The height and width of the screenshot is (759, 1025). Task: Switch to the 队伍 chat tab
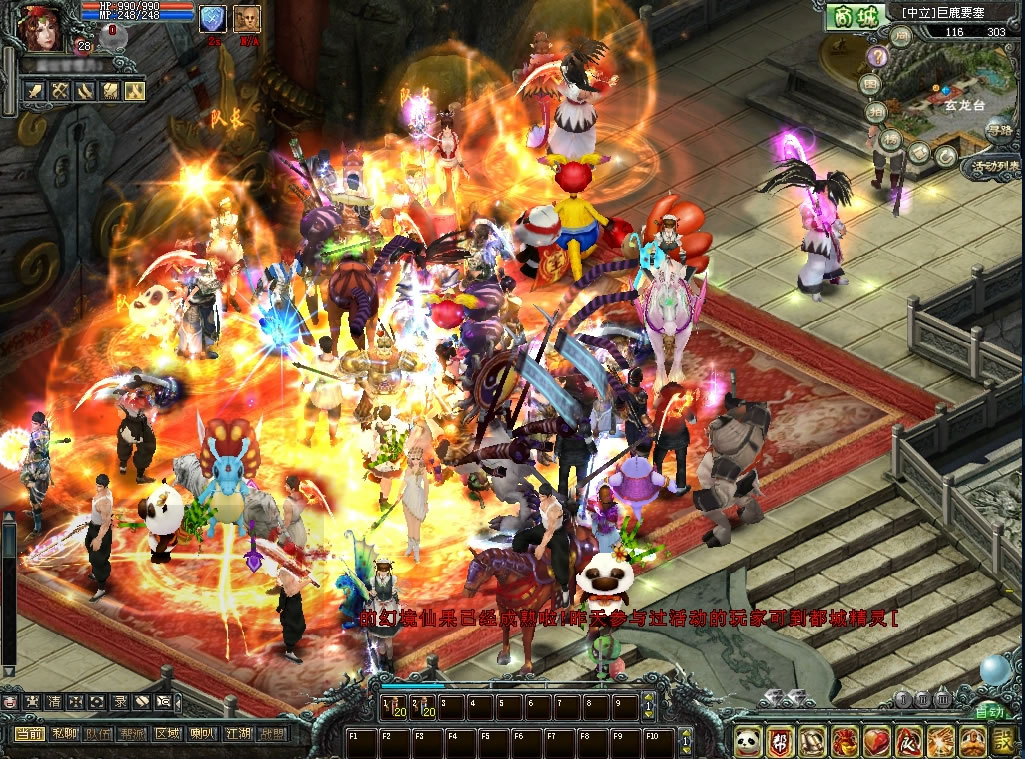(98, 734)
